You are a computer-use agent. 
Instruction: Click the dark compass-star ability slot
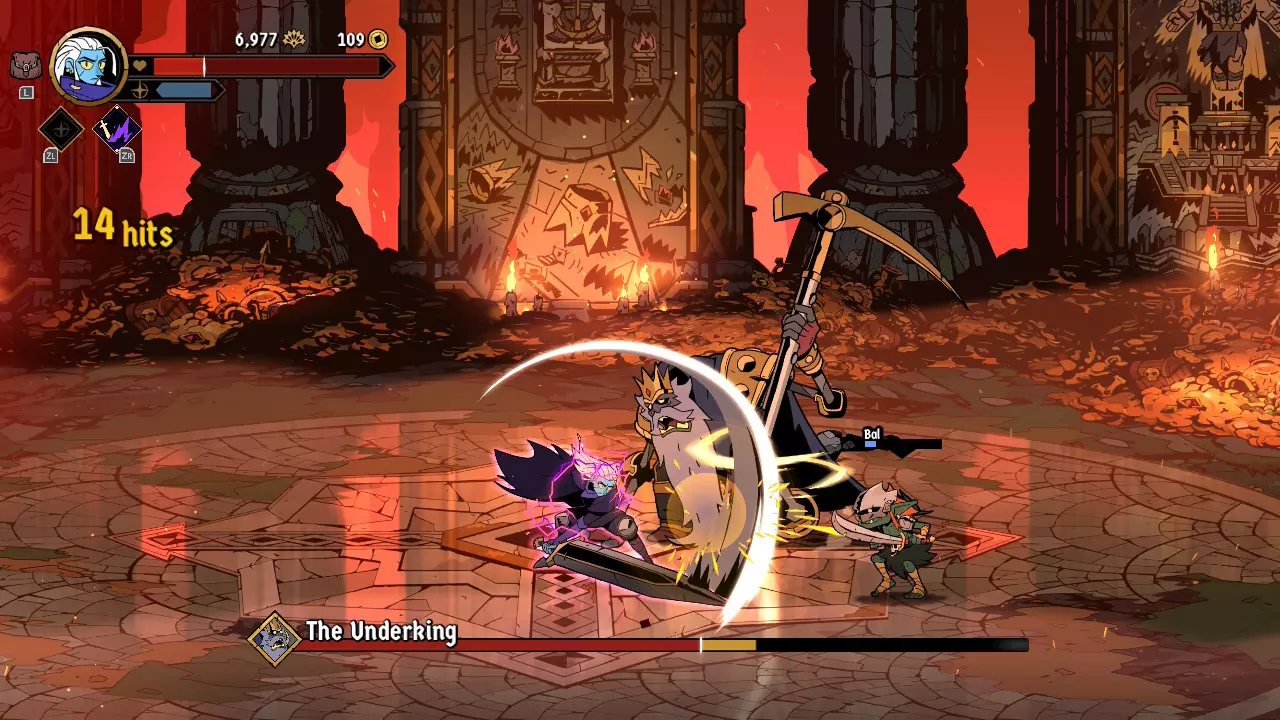[x=61, y=129]
